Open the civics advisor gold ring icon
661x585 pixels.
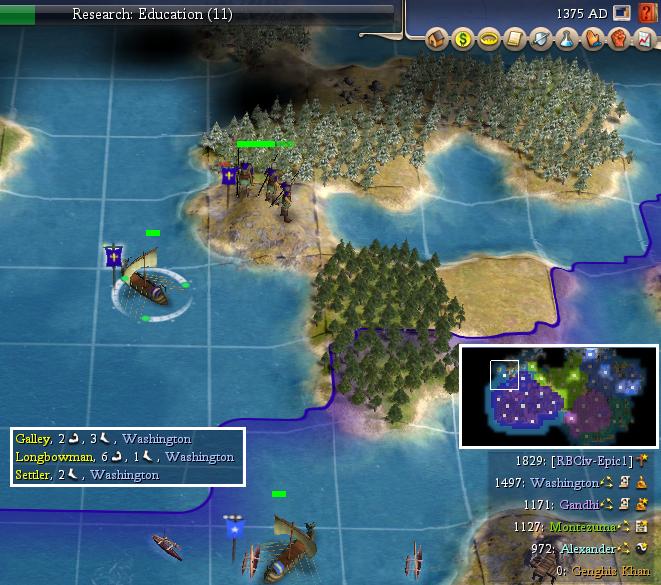(x=488, y=40)
